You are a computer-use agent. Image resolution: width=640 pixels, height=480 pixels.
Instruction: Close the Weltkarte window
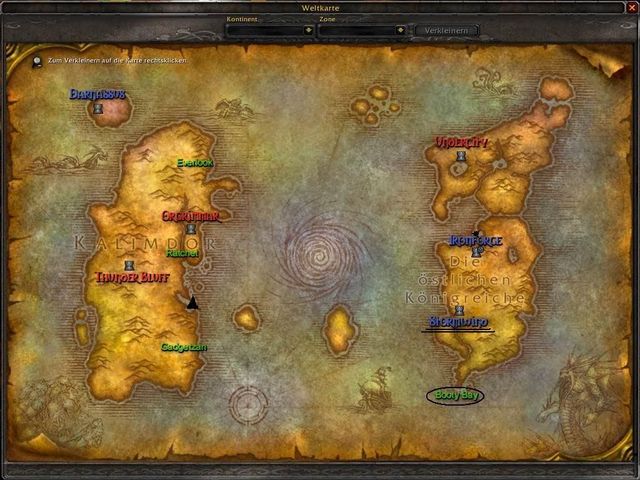(x=631, y=9)
